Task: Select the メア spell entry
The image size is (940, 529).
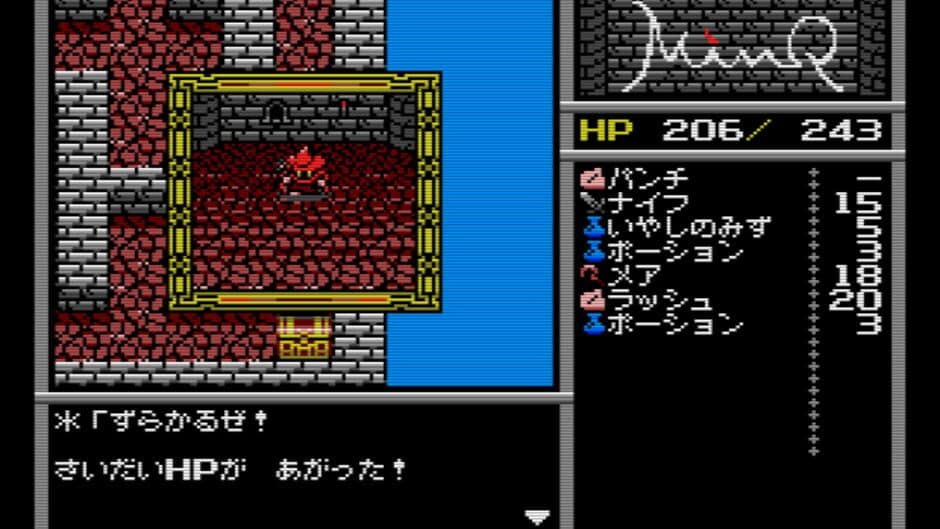Action: coord(634,276)
